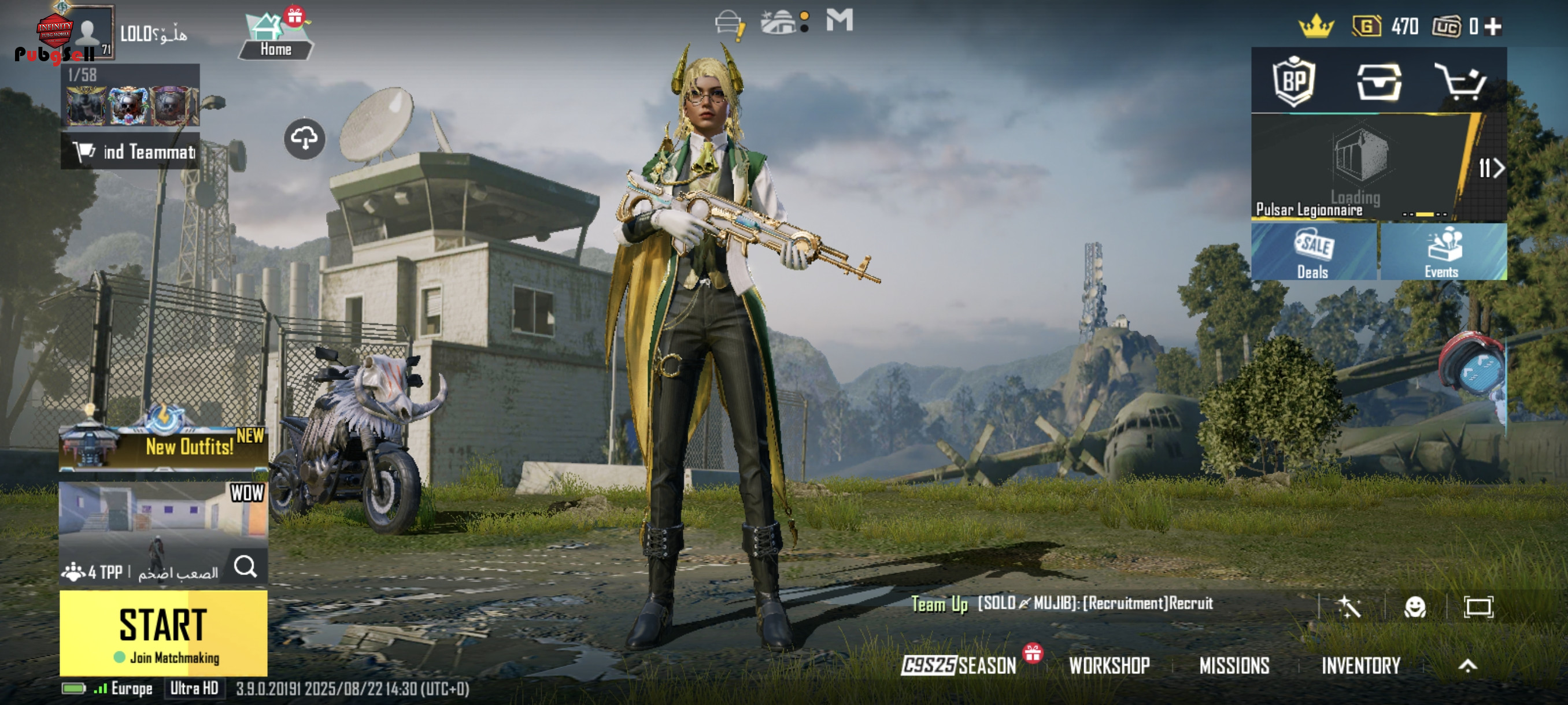Open the C9S25 Season menu
The height and width of the screenshot is (705, 1568).
click(x=959, y=666)
